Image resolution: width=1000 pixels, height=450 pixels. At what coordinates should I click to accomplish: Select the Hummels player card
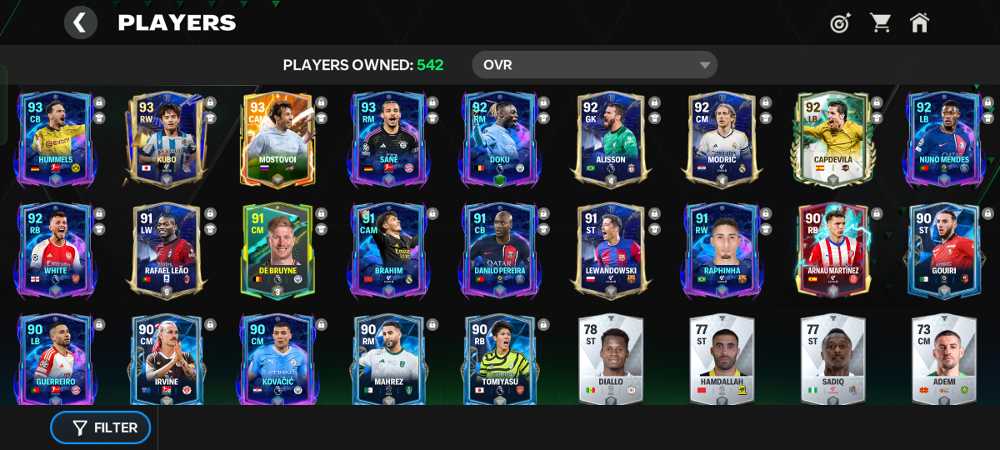coord(55,138)
